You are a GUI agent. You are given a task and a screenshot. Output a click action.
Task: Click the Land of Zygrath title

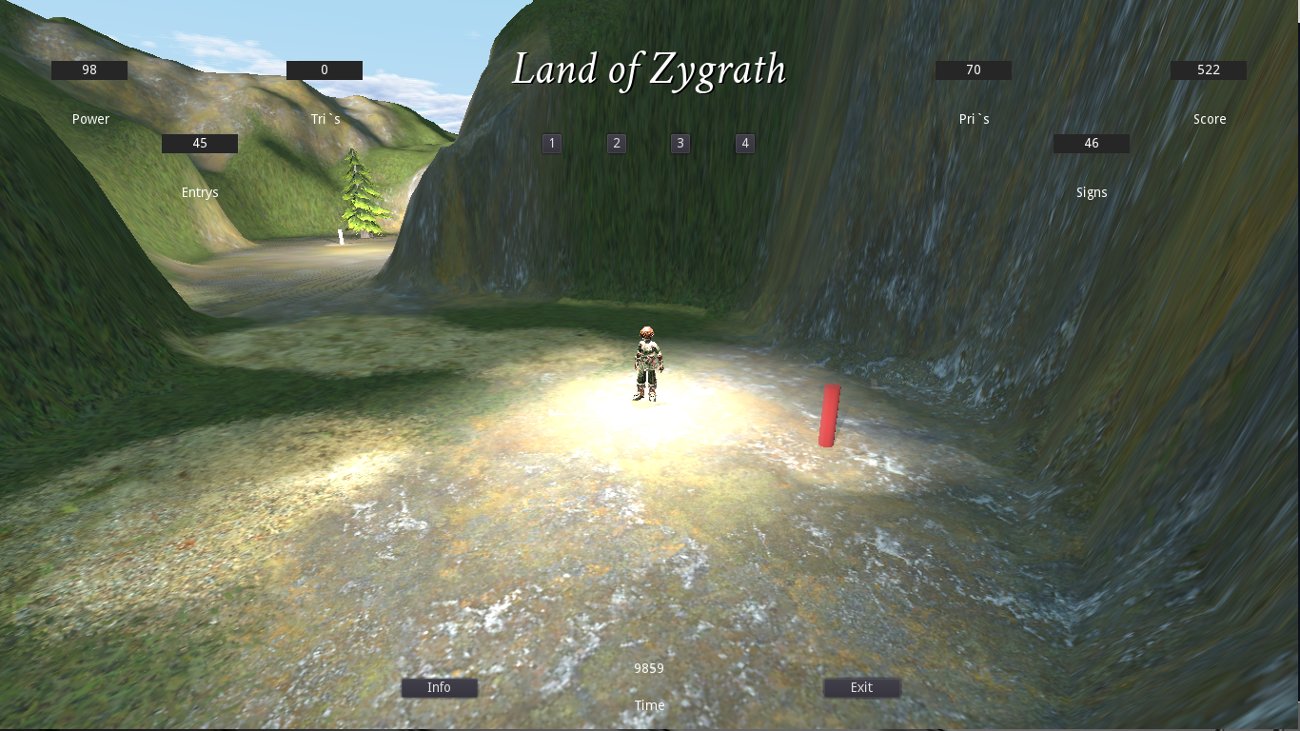(x=649, y=70)
